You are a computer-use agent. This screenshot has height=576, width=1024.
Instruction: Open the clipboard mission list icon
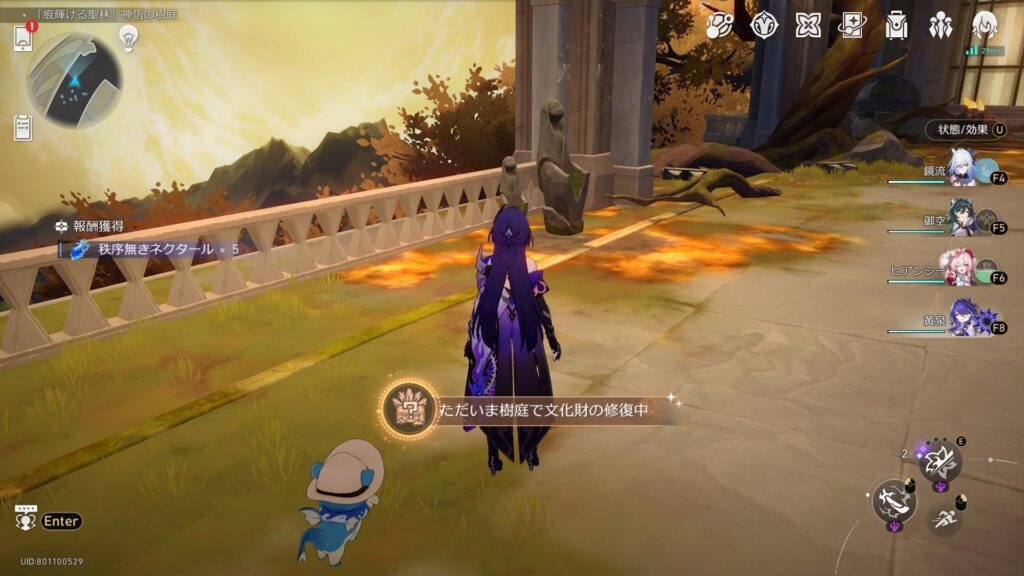point(23,127)
